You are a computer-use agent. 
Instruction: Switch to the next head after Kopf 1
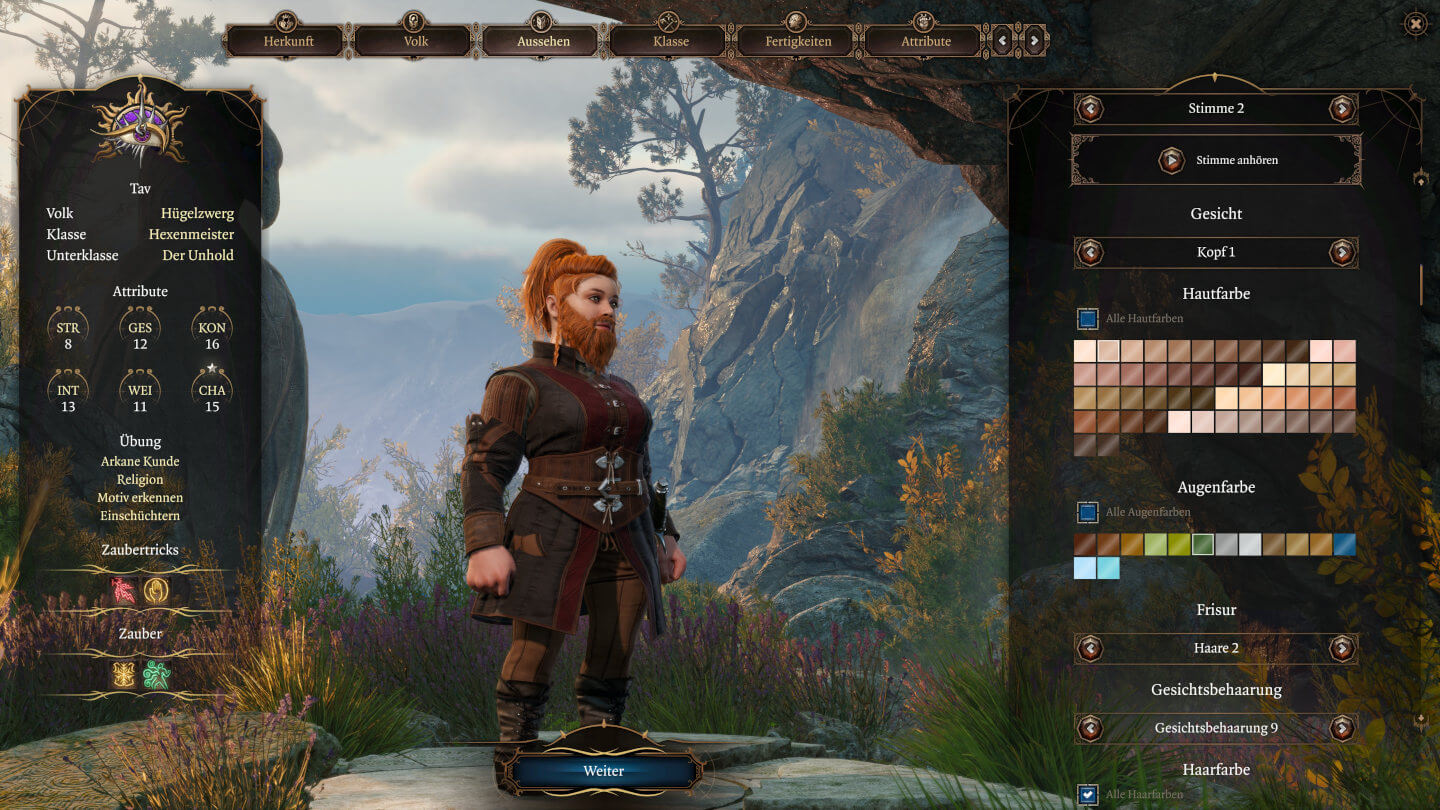tap(1342, 252)
